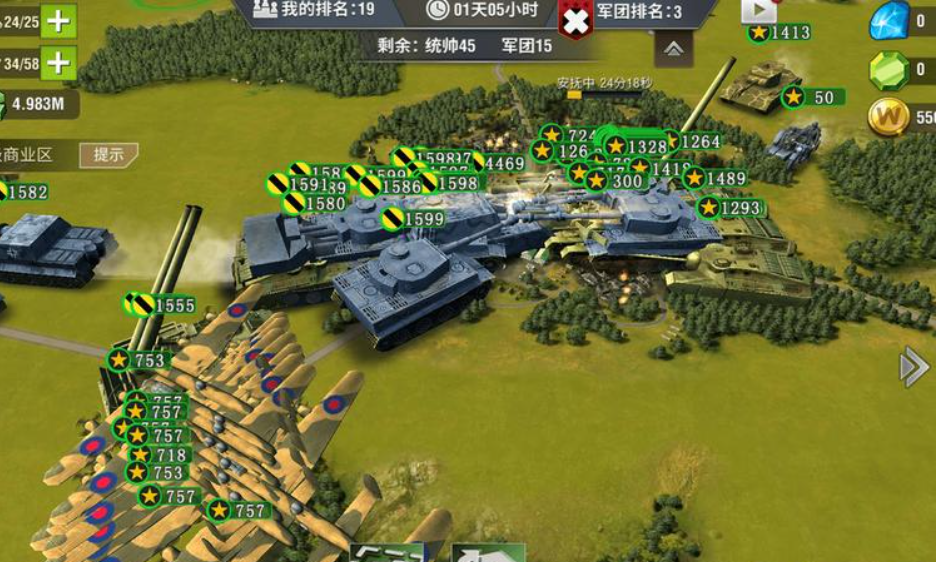
Task: Open the blue diamond currency icon
Action: [x=889, y=21]
